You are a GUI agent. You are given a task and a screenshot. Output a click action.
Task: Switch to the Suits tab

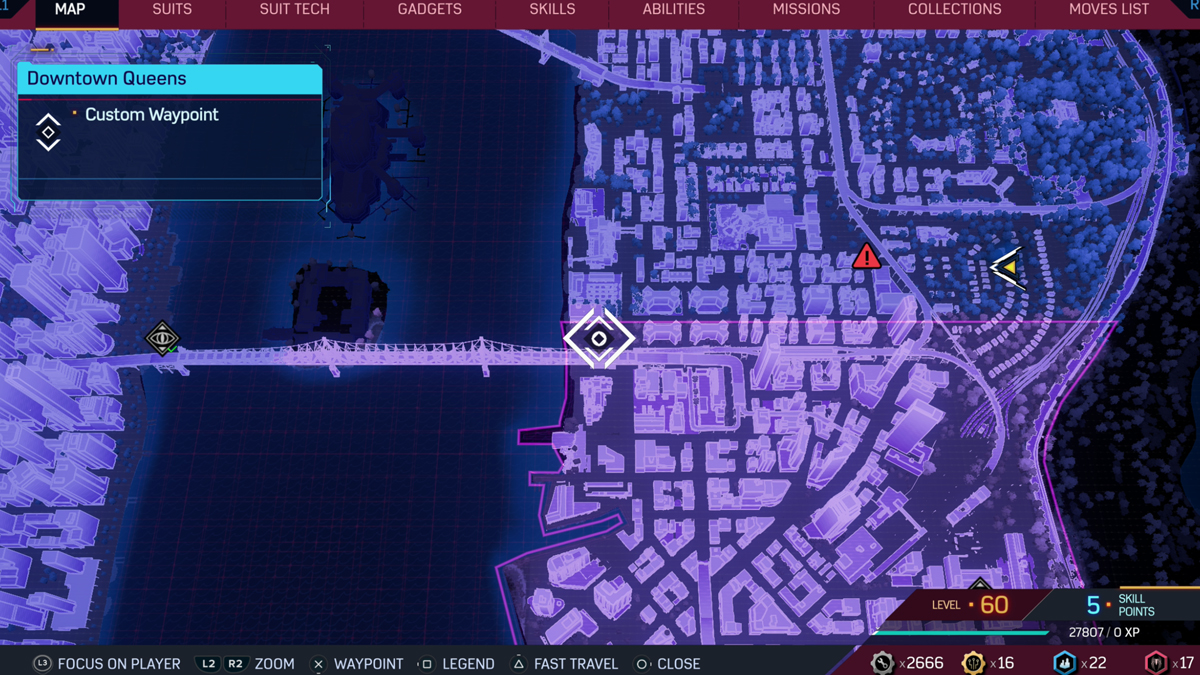pos(172,10)
